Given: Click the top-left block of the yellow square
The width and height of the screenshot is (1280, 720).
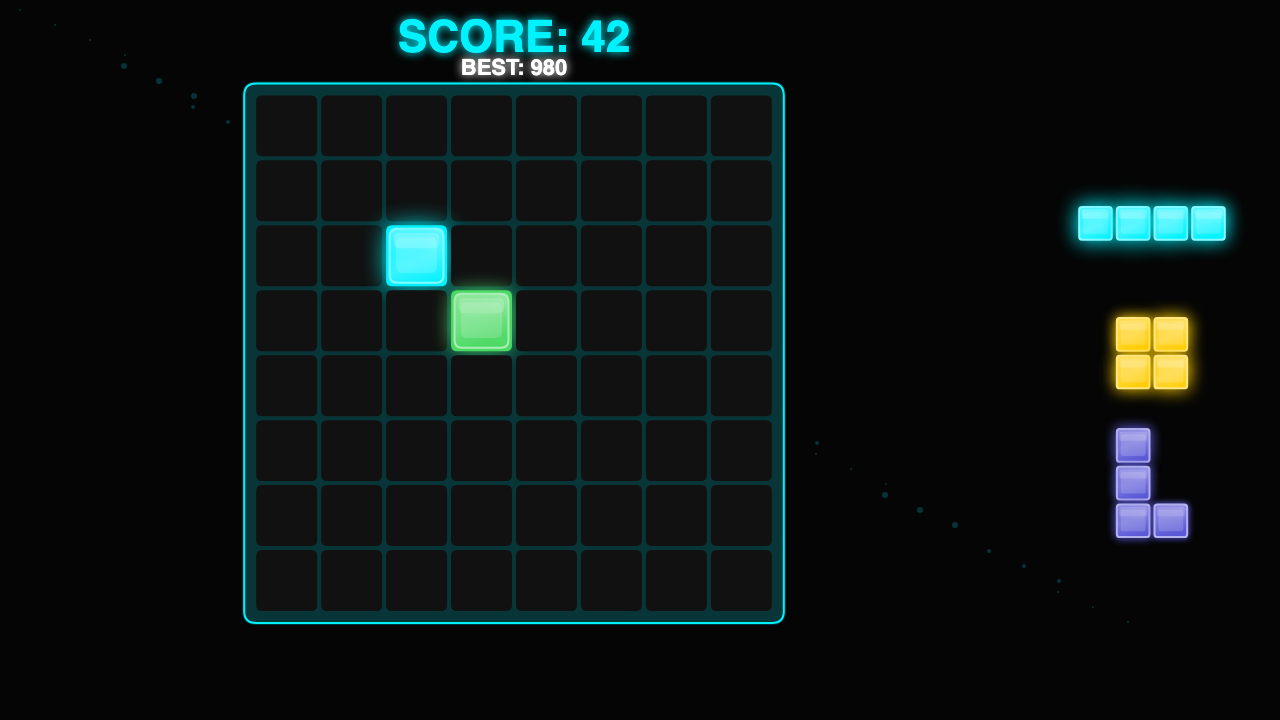Looking at the screenshot, I should [1132, 336].
